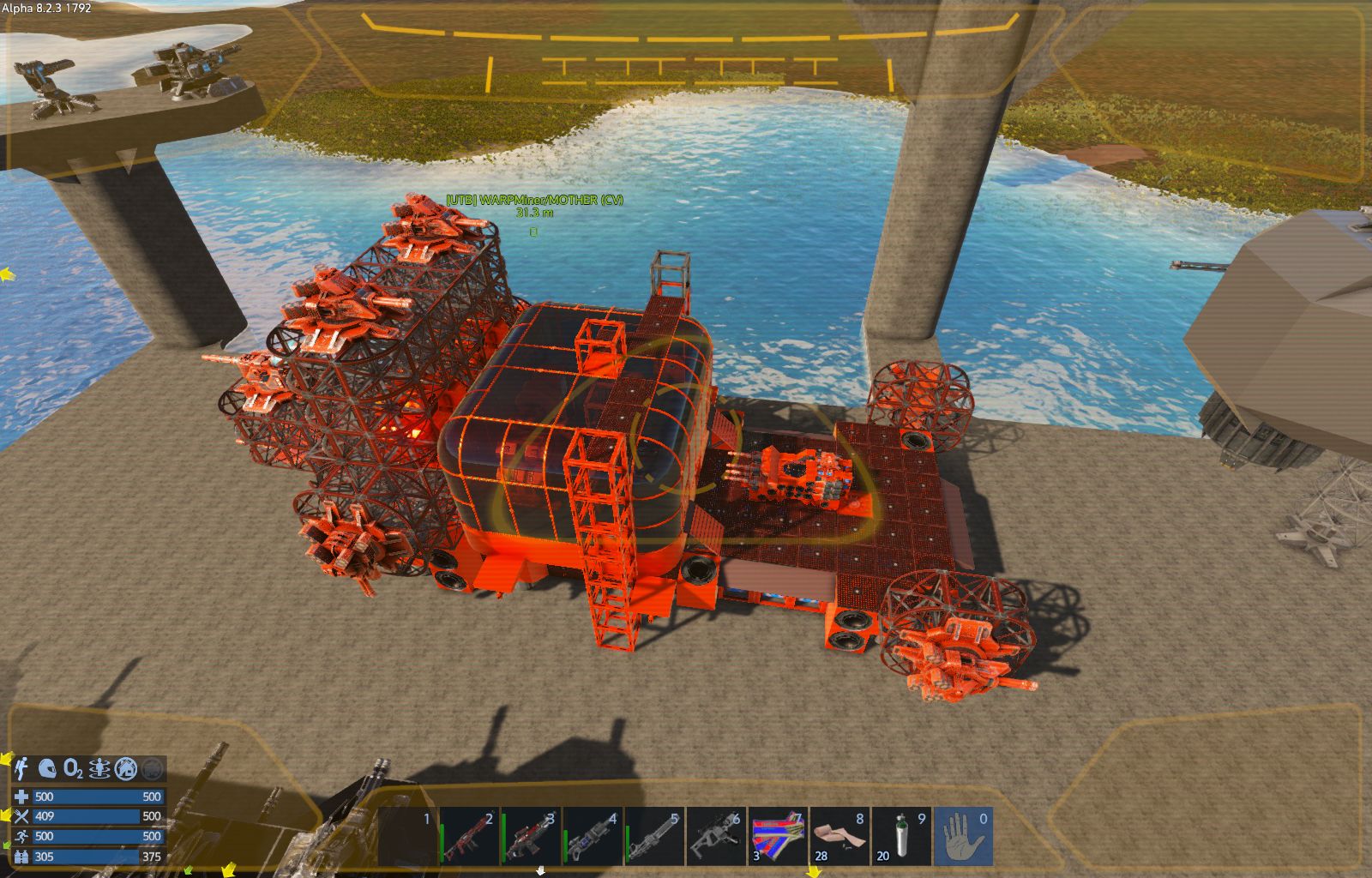Click the spinning figure gravity icon
Image resolution: width=1372 pixels, height=878 pixels.
coord(99,768)
